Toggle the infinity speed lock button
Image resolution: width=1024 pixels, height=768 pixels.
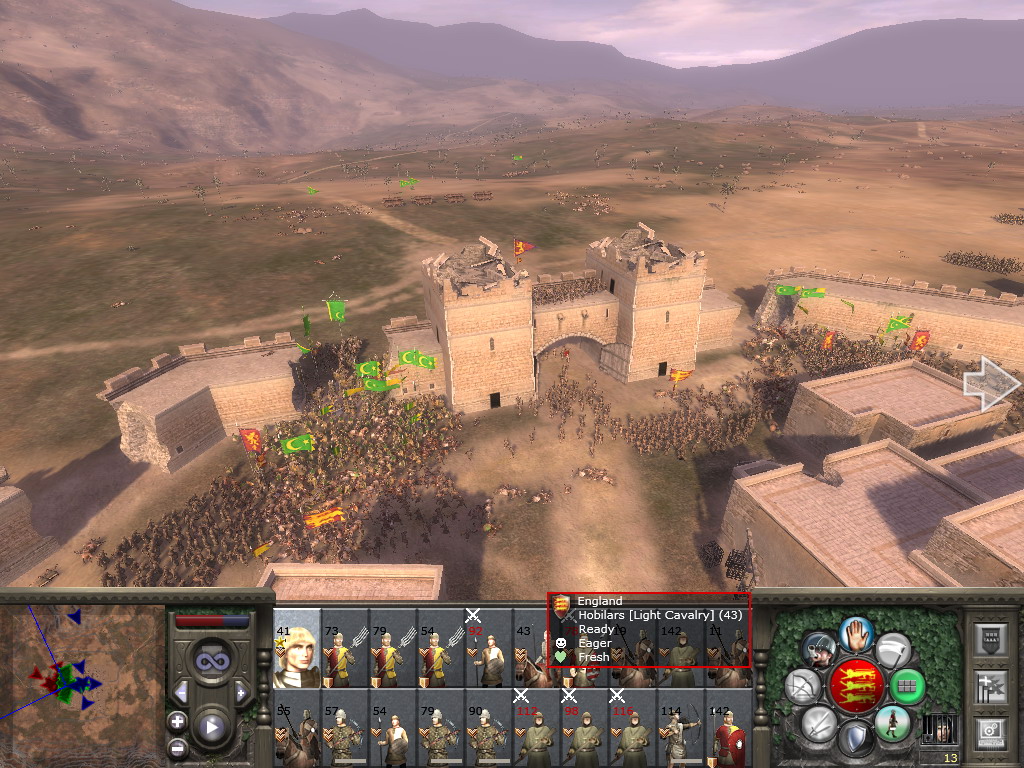point(210,660)
